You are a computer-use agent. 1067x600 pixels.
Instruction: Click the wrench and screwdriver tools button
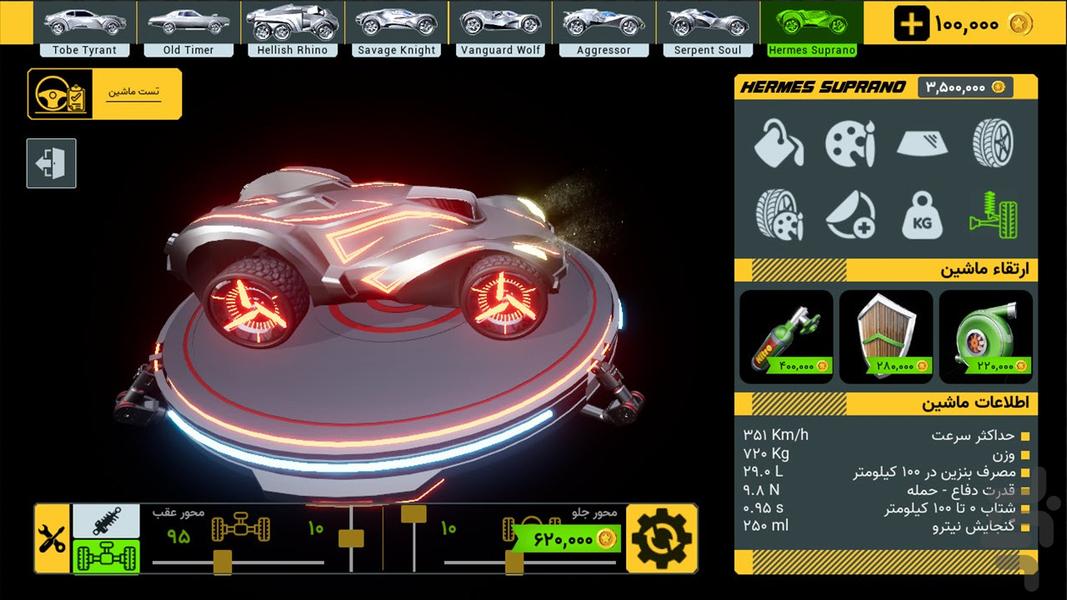coord(51,540)
